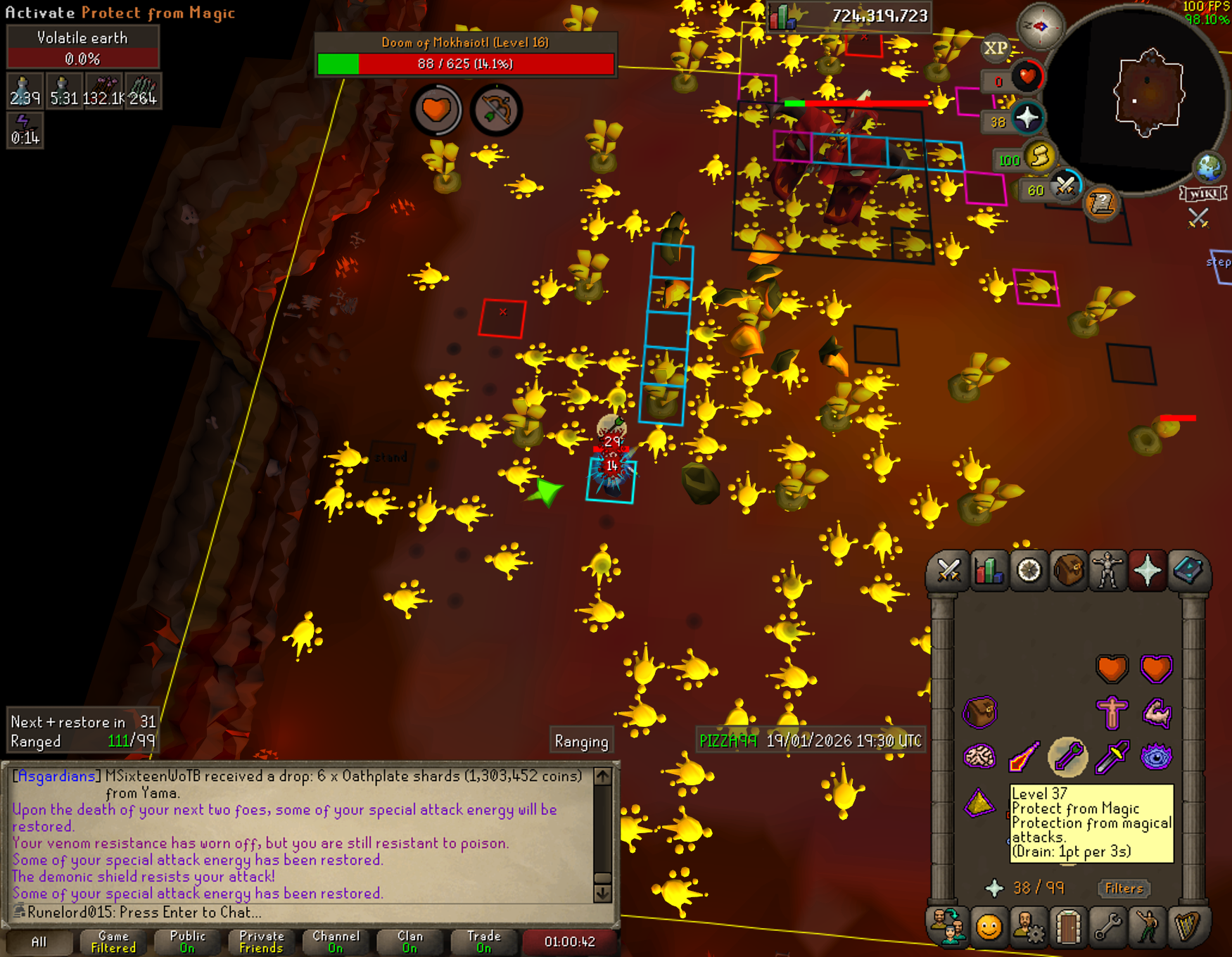This screenshot has height=957, width=1232.
Task: Switch to the Skills tab
Action: [x=989, y=570]
